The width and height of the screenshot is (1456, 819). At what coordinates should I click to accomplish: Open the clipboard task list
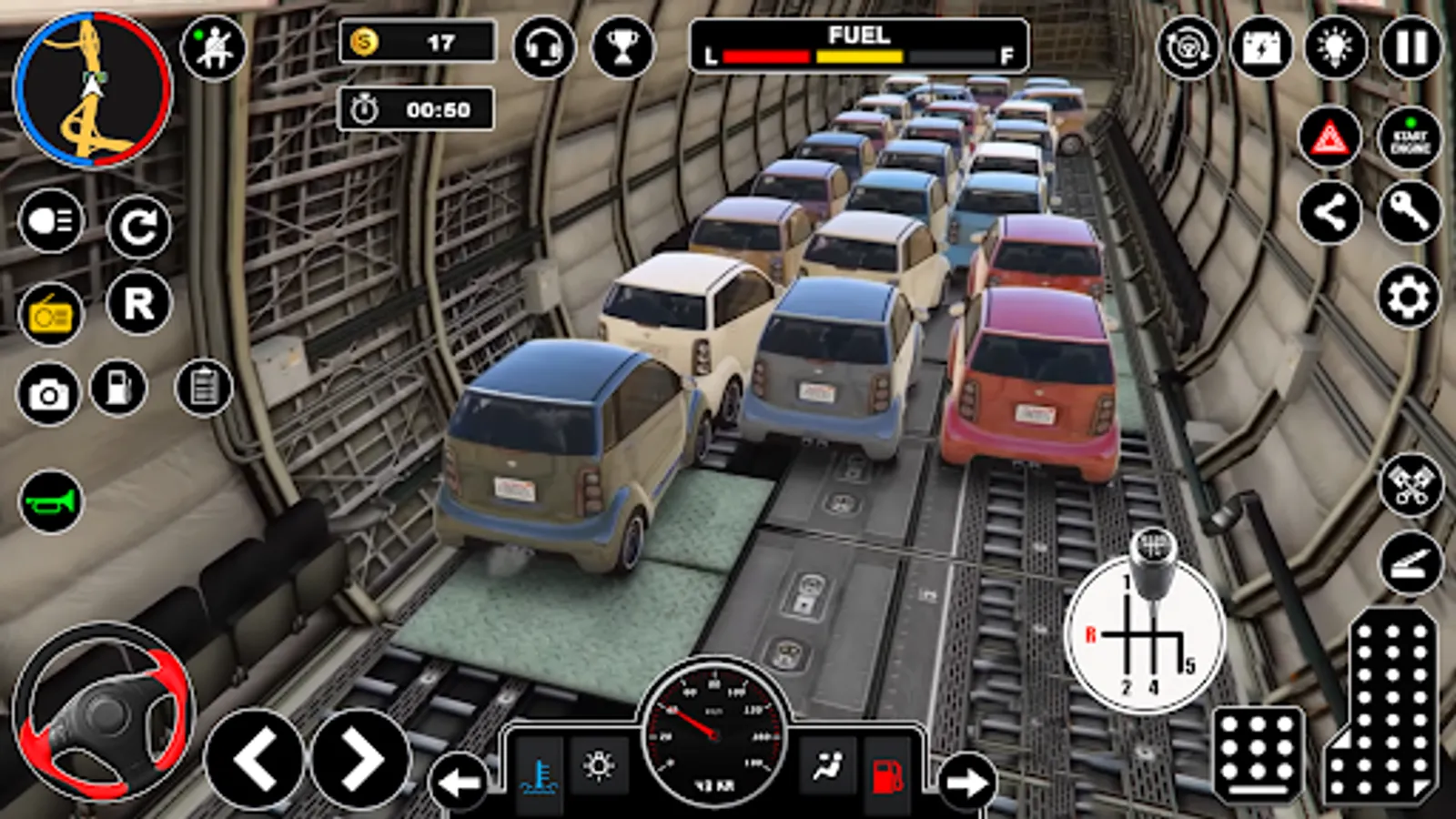tap(204, 388)
